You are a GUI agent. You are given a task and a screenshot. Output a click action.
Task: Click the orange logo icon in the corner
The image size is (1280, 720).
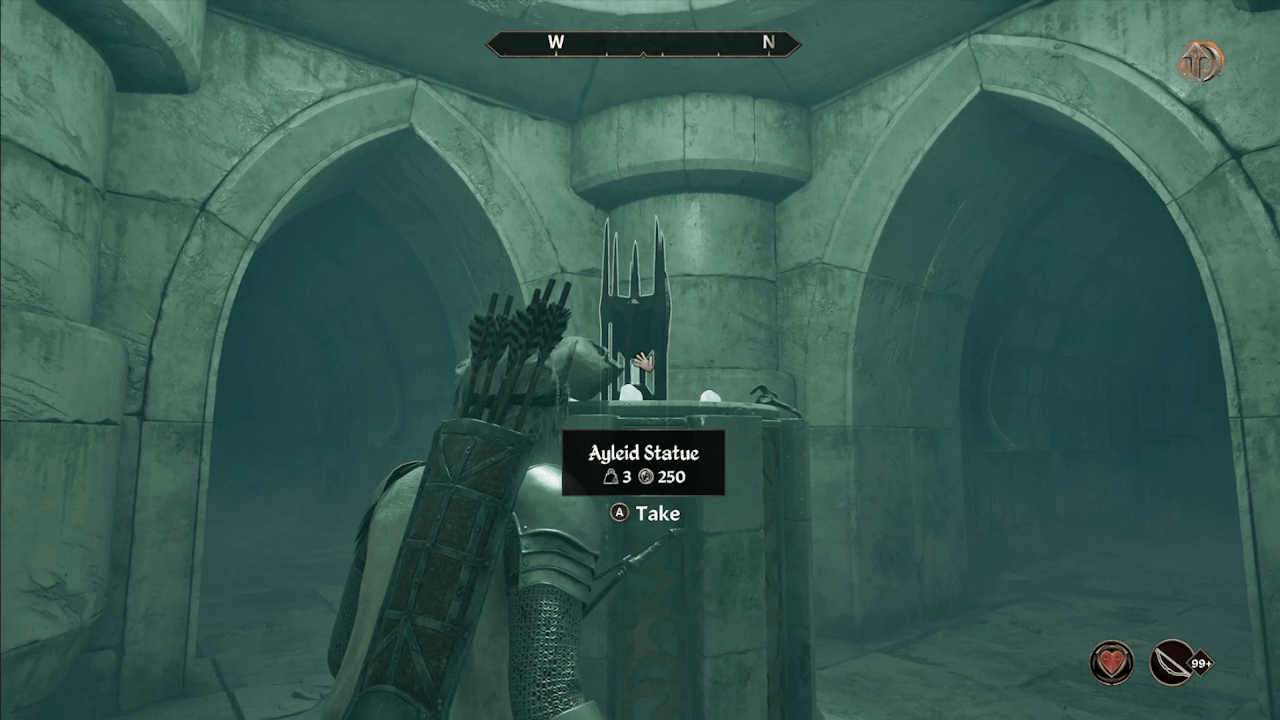tap(1200, 61)
